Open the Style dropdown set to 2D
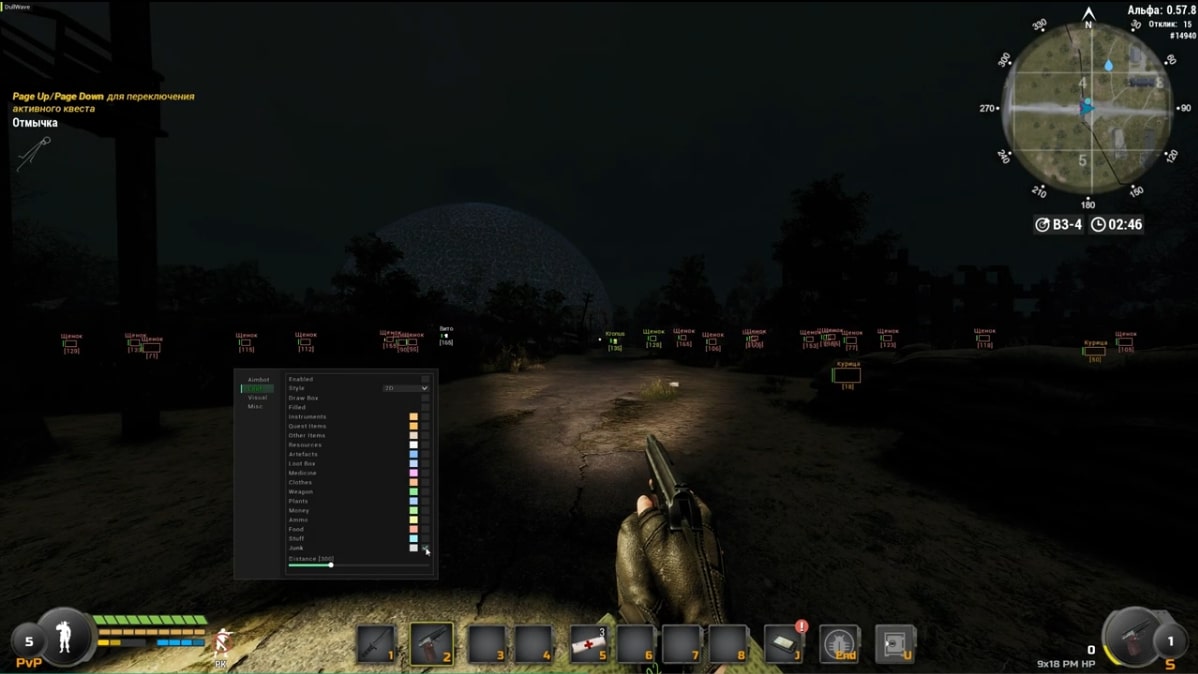 [406, 388]
